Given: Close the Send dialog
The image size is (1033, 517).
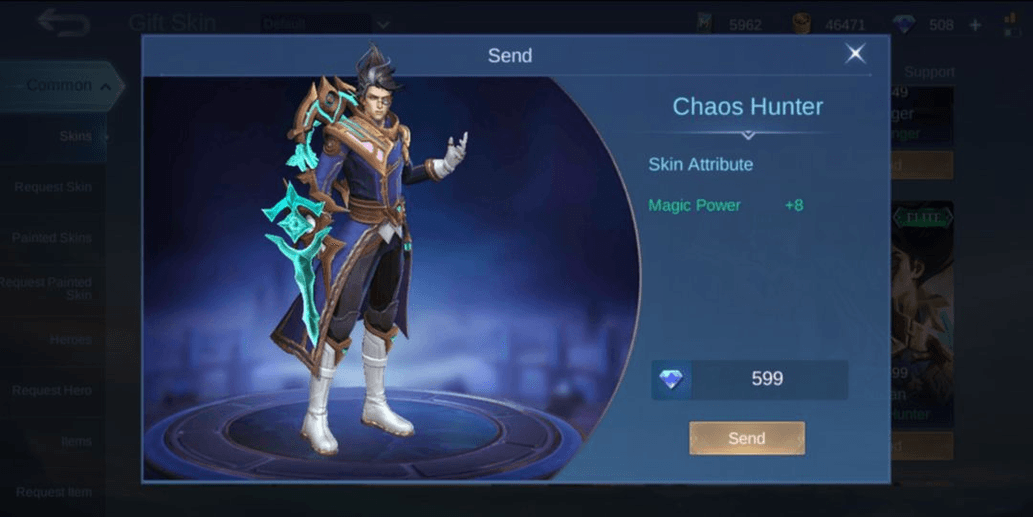Looking at the screenshot, I should 855,54.
